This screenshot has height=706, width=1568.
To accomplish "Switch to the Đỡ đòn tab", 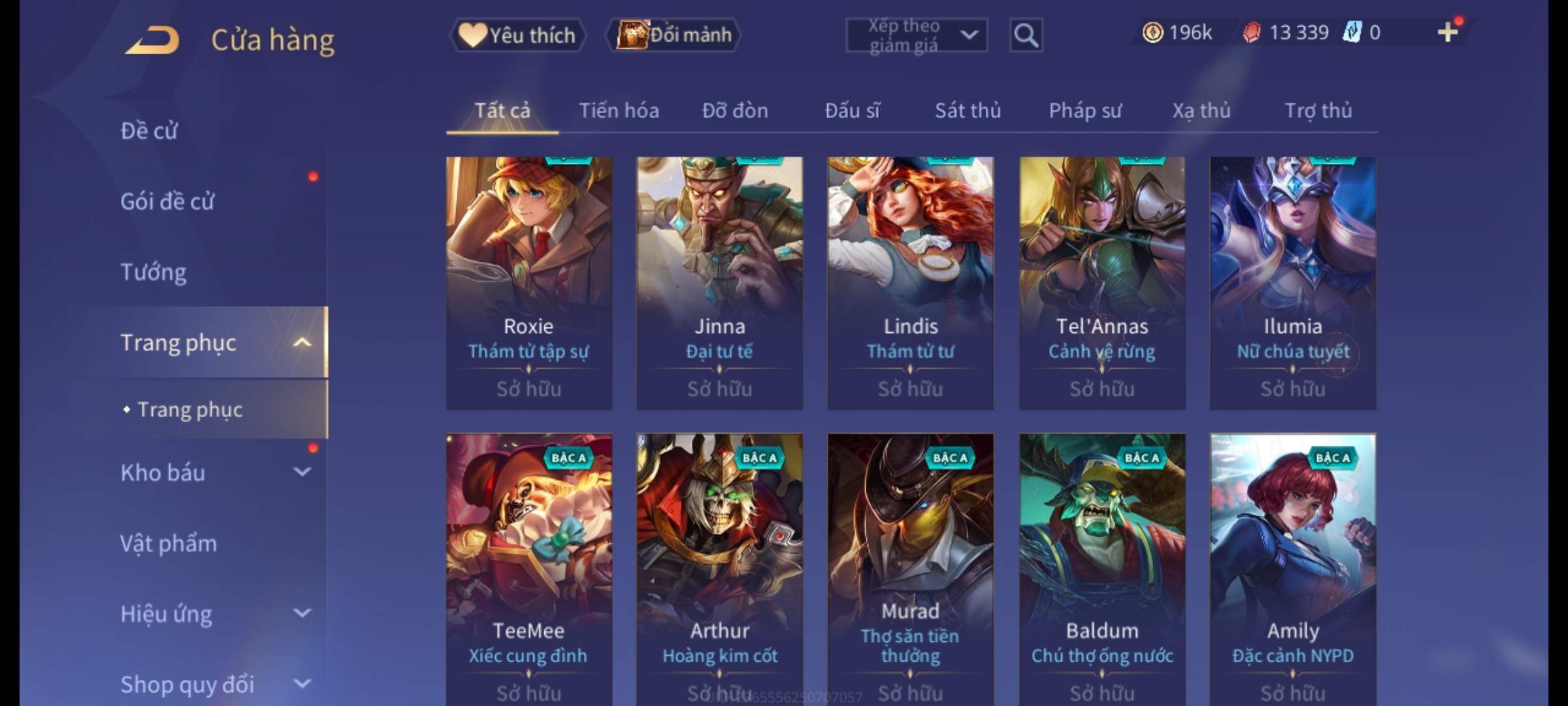I will (x=735, y=110).
